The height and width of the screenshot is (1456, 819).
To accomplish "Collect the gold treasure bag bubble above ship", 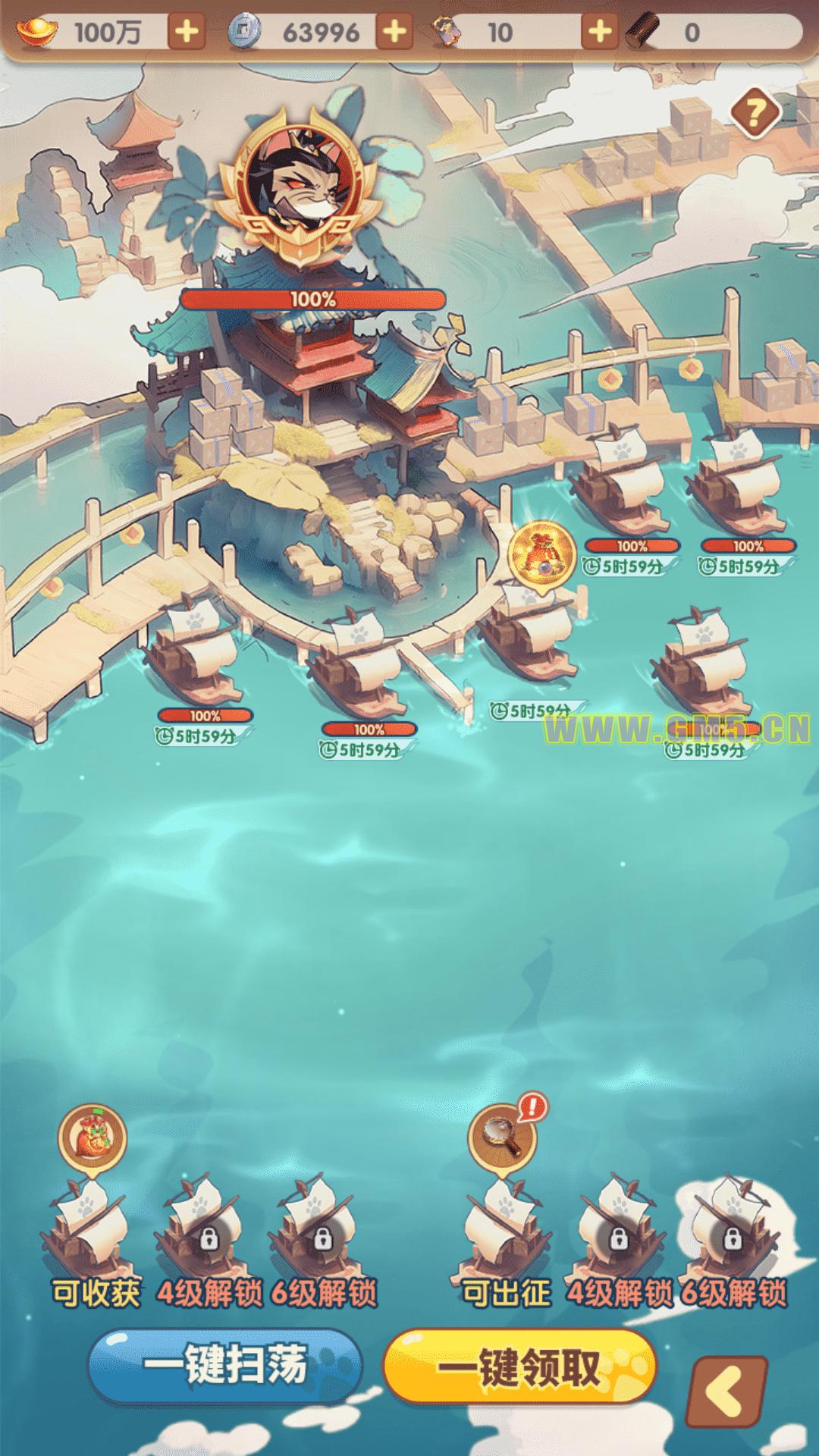I will pos(541,555).
